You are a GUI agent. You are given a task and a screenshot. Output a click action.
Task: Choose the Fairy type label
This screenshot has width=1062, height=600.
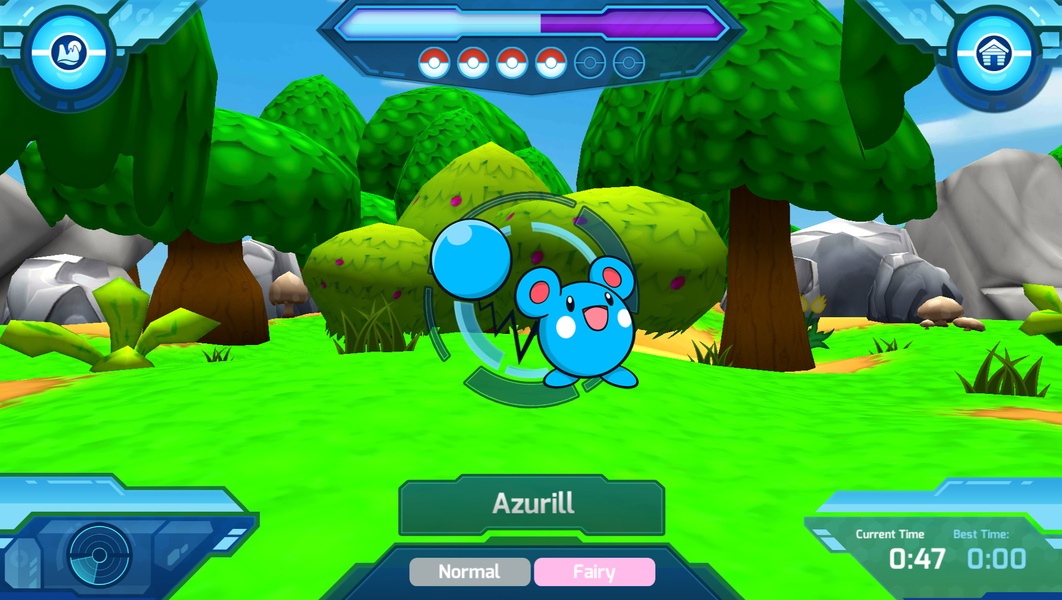click(594, 572)
